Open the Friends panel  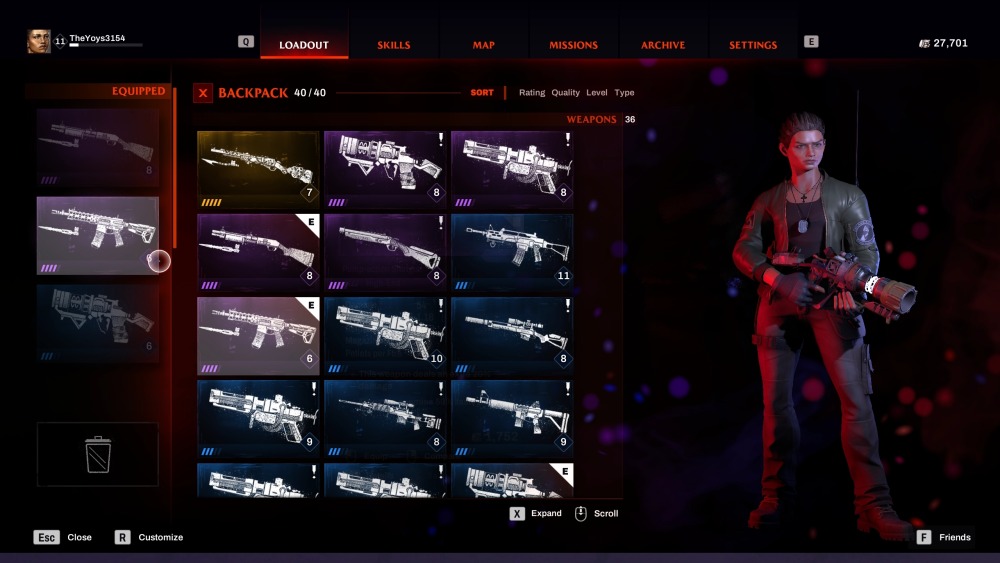click(x=943, y=537)
